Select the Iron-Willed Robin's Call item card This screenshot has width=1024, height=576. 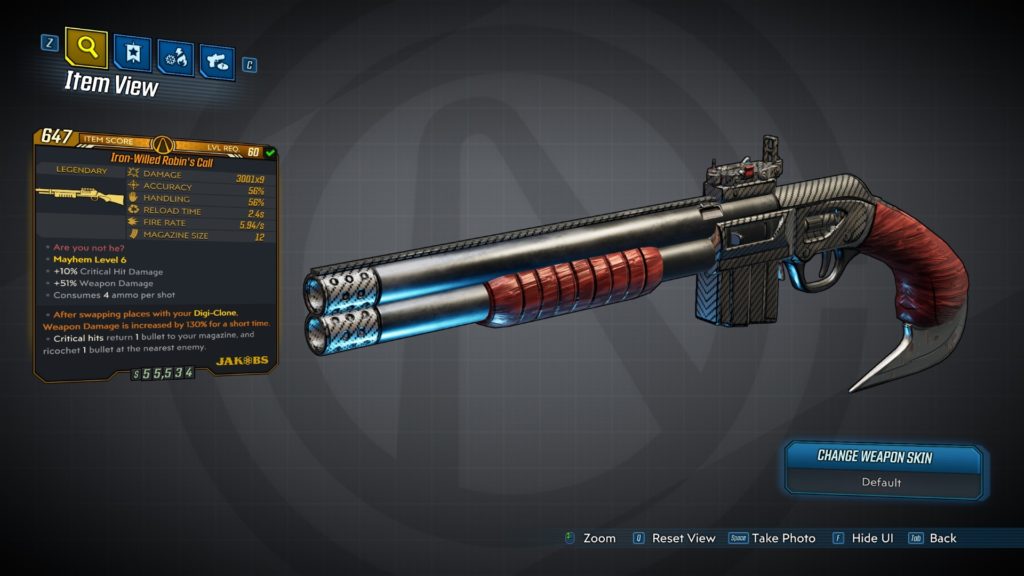(x=155, y=254)
